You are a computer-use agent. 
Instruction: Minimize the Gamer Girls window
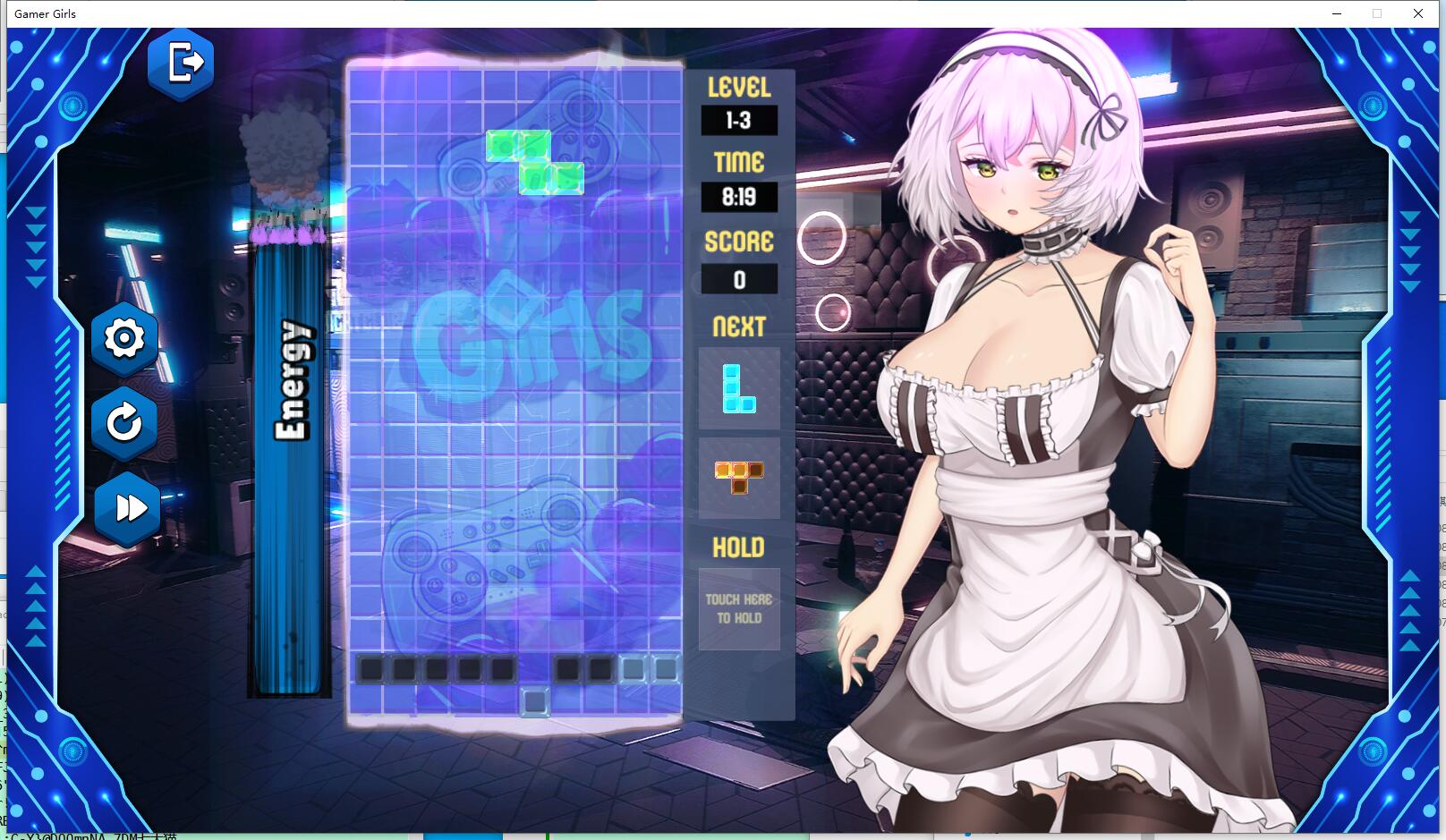tap(1337, 13)
